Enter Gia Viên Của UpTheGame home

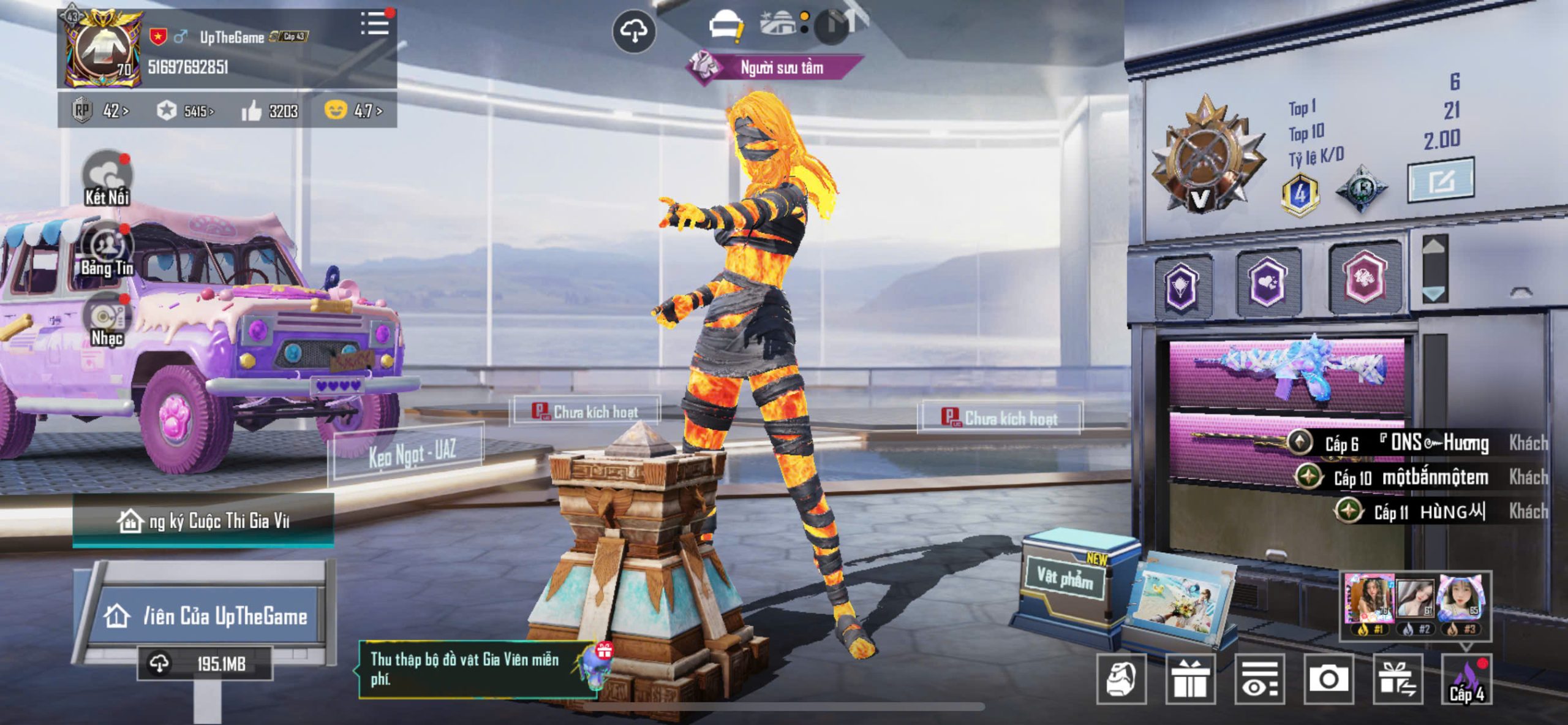(x=207, y=615)
